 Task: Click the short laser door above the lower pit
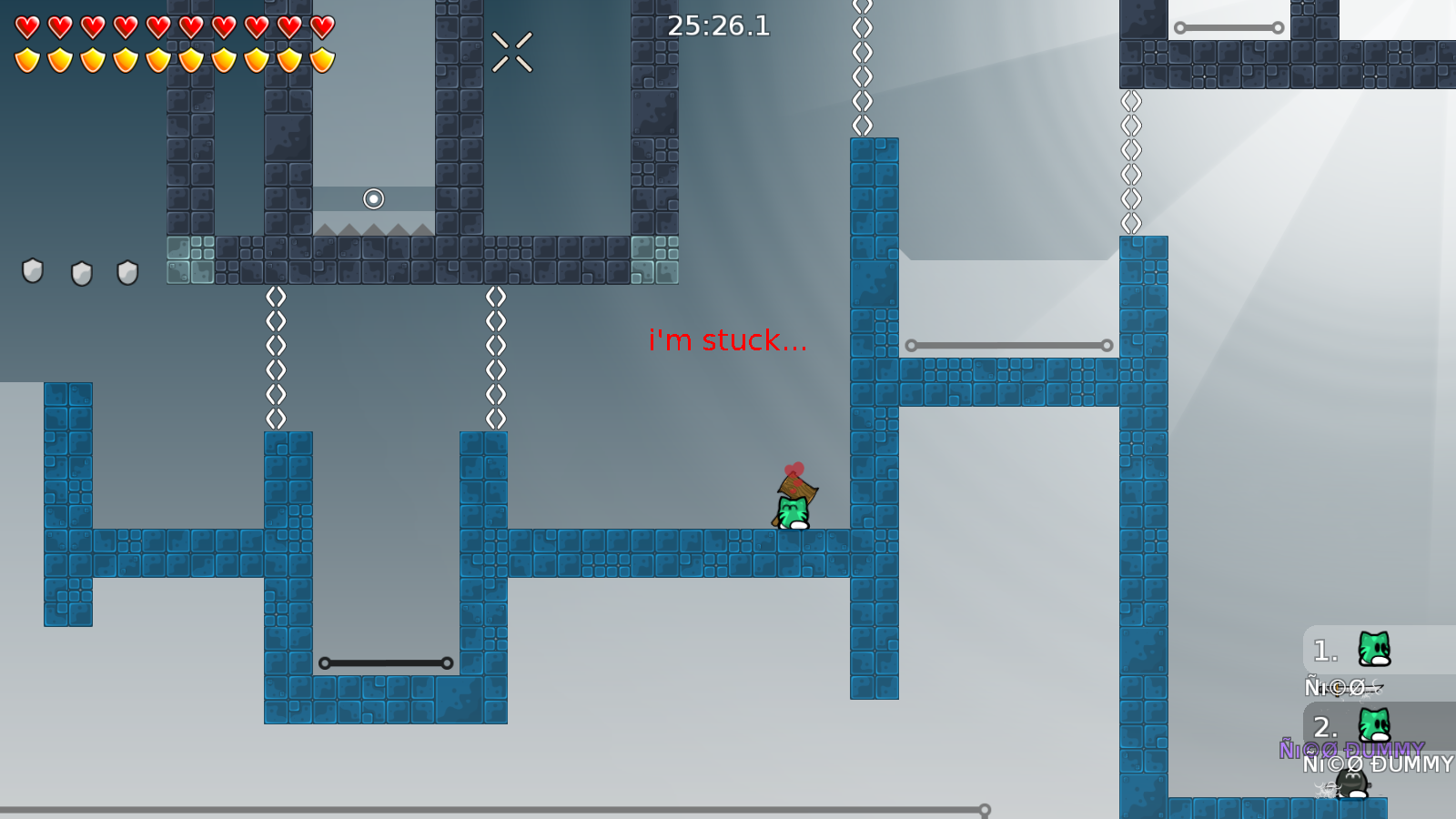pyautogui.click(x=386, y=662)
